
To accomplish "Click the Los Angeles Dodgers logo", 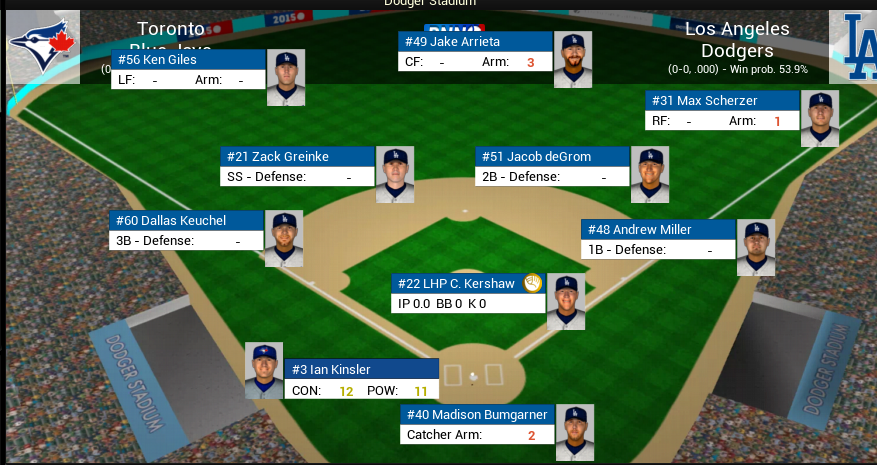I will 855,47.
